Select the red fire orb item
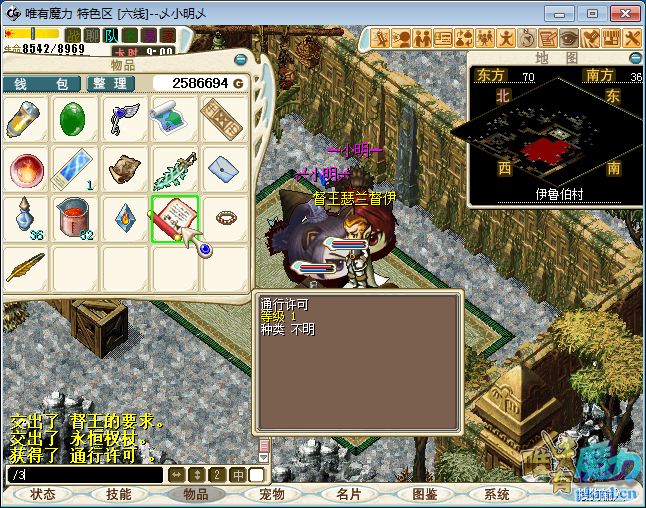 [x=25, y=168]
